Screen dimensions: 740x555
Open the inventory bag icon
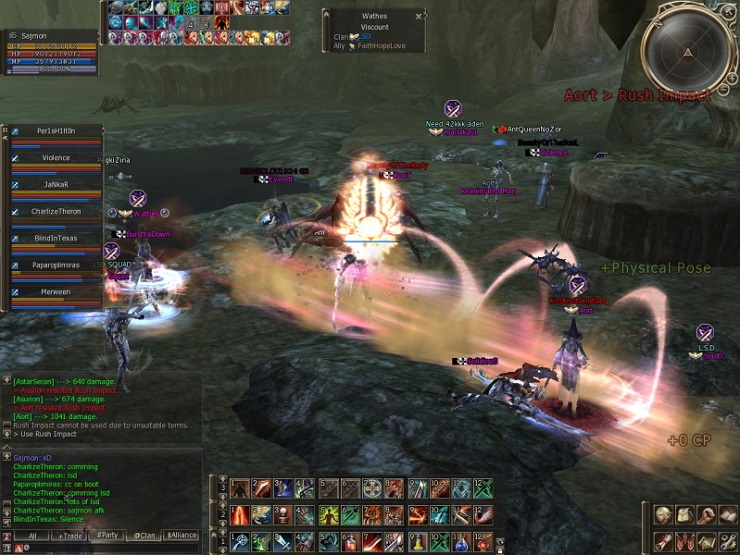(687, 515)
